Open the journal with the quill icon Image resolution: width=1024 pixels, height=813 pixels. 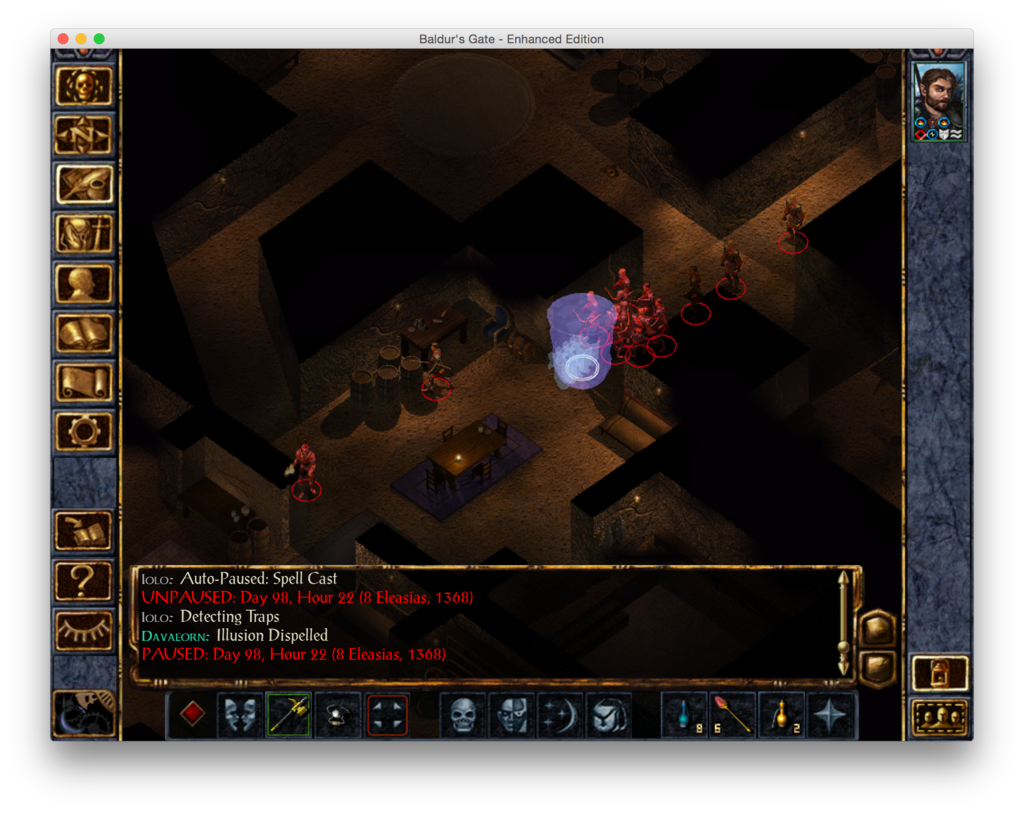tap(85, 184)
